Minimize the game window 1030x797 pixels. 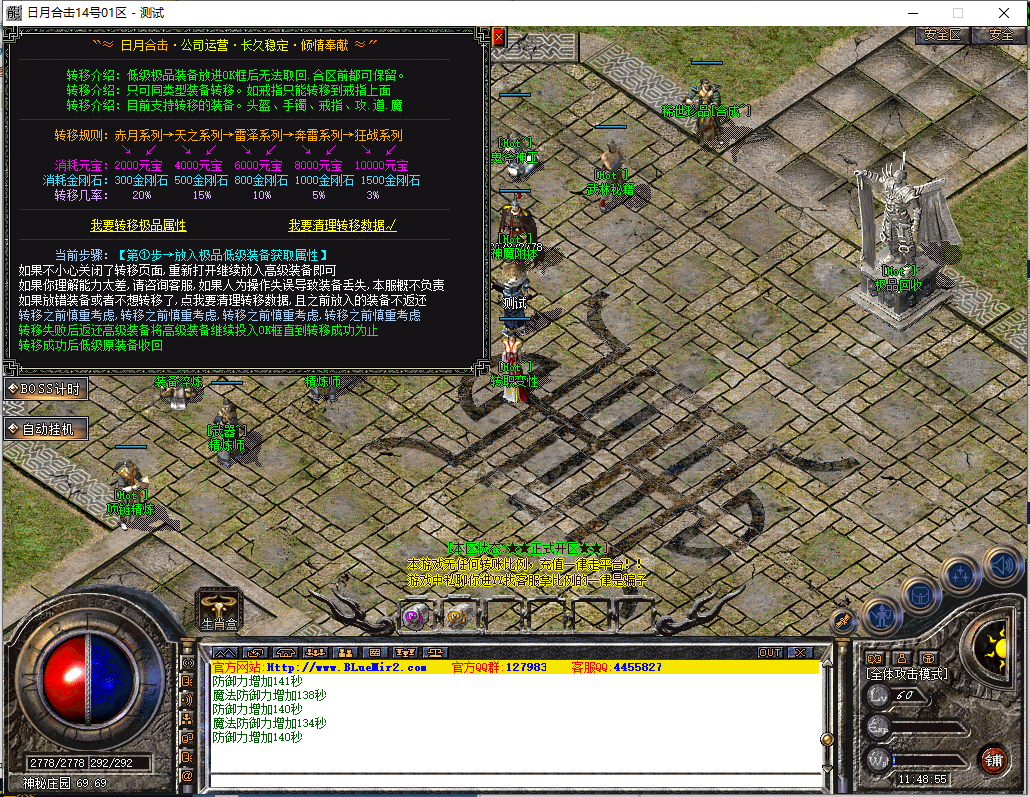click(912, 13)
